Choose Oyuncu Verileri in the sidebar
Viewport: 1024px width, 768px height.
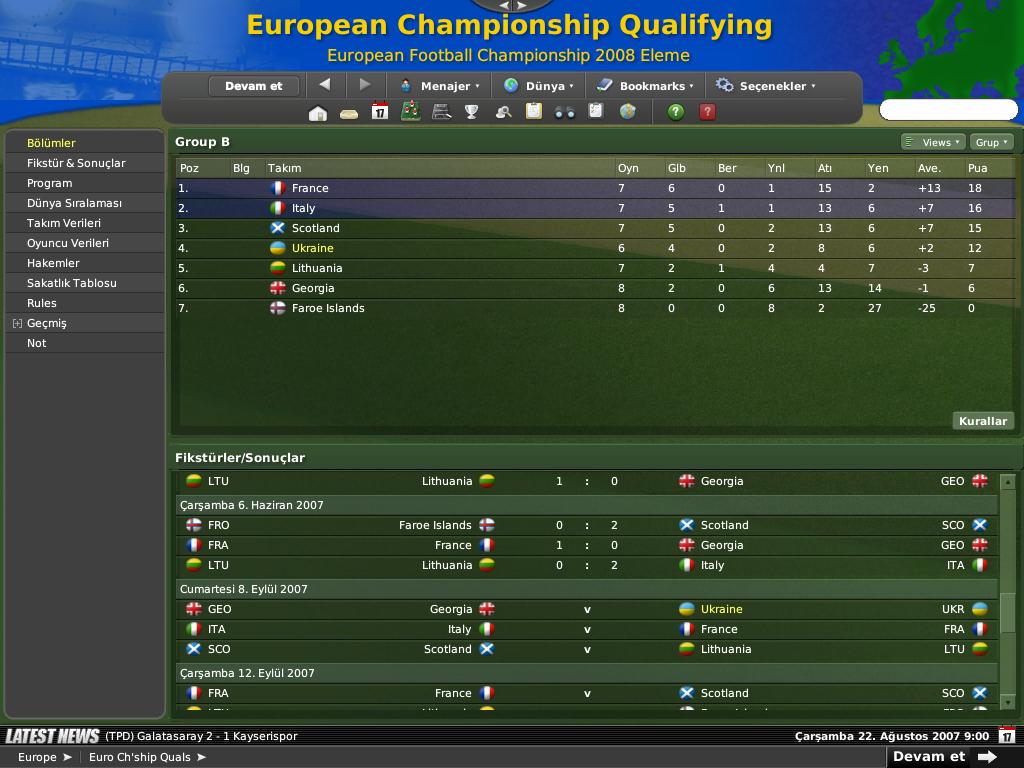[x=68, y=243]
